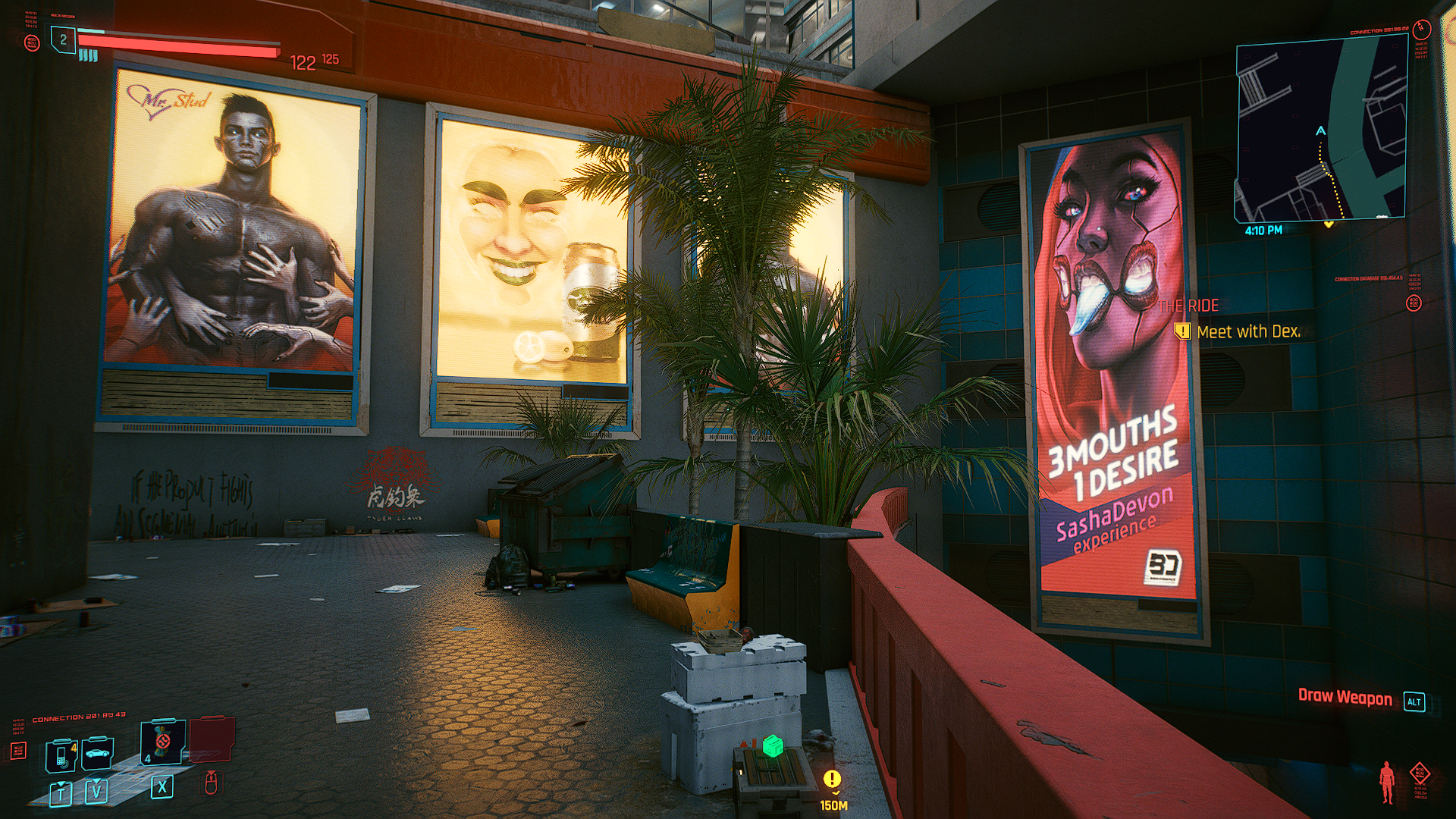
Task: Click the north compass icon above minimap
Action: [1422, 30]
